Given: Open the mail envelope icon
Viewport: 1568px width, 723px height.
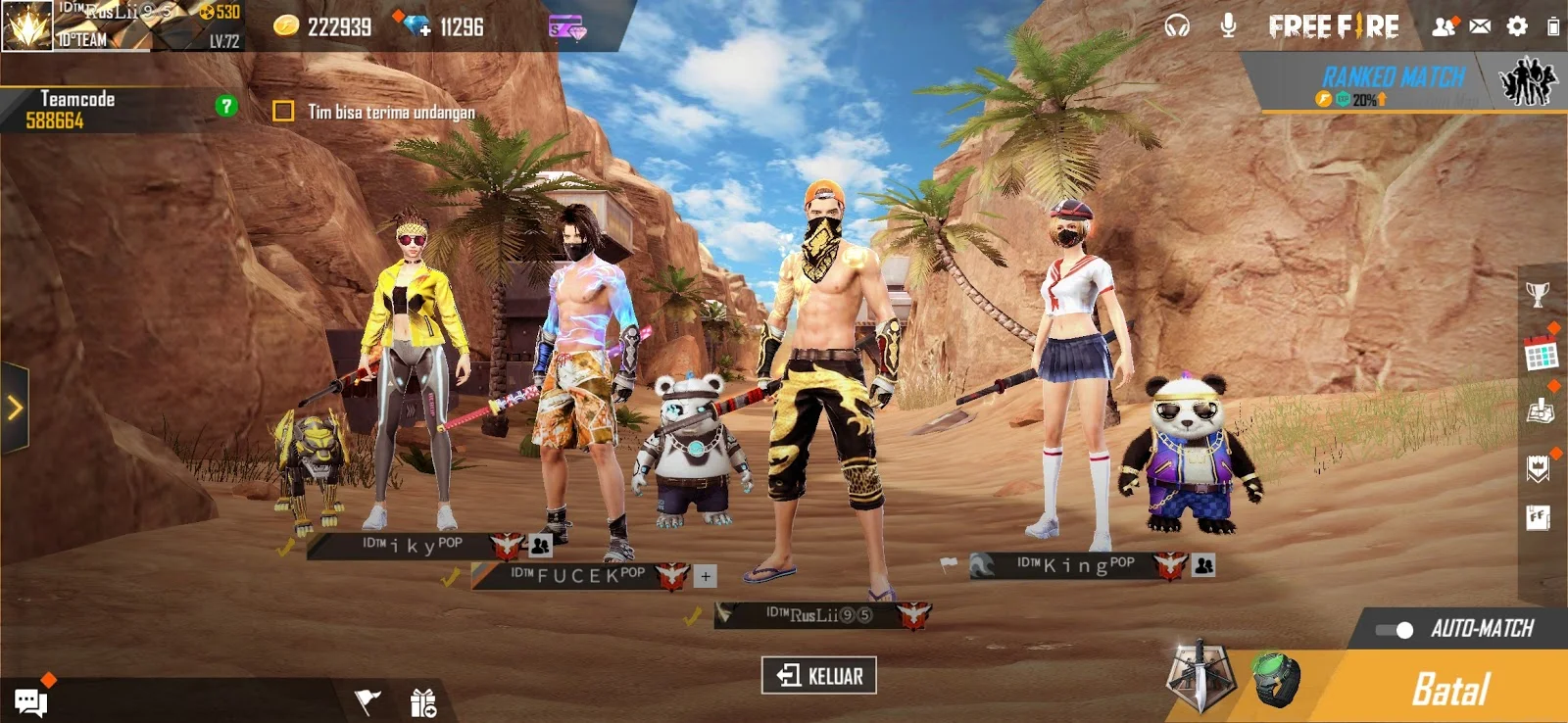Looking at the screenshot, I should click(x=1480, y=26).
